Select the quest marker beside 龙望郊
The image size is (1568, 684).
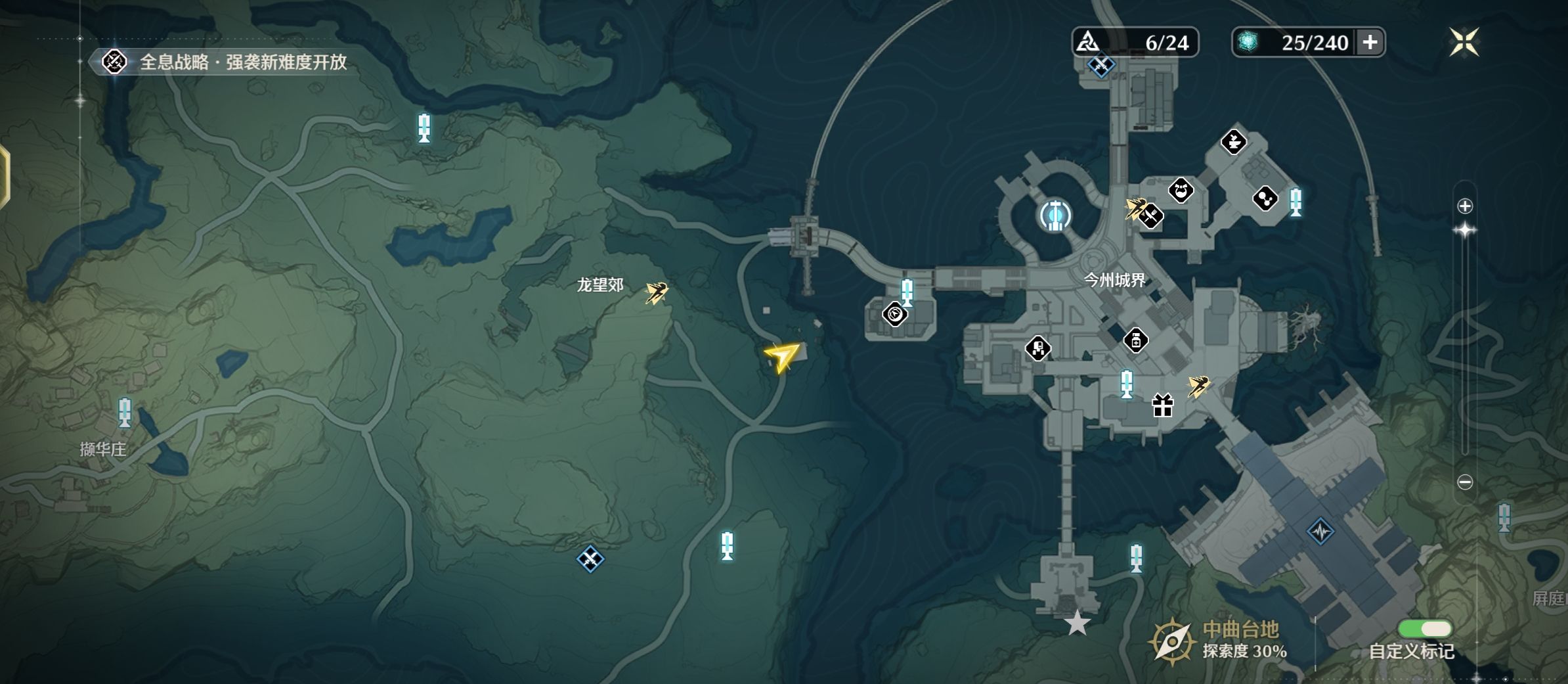click(656, 292)
